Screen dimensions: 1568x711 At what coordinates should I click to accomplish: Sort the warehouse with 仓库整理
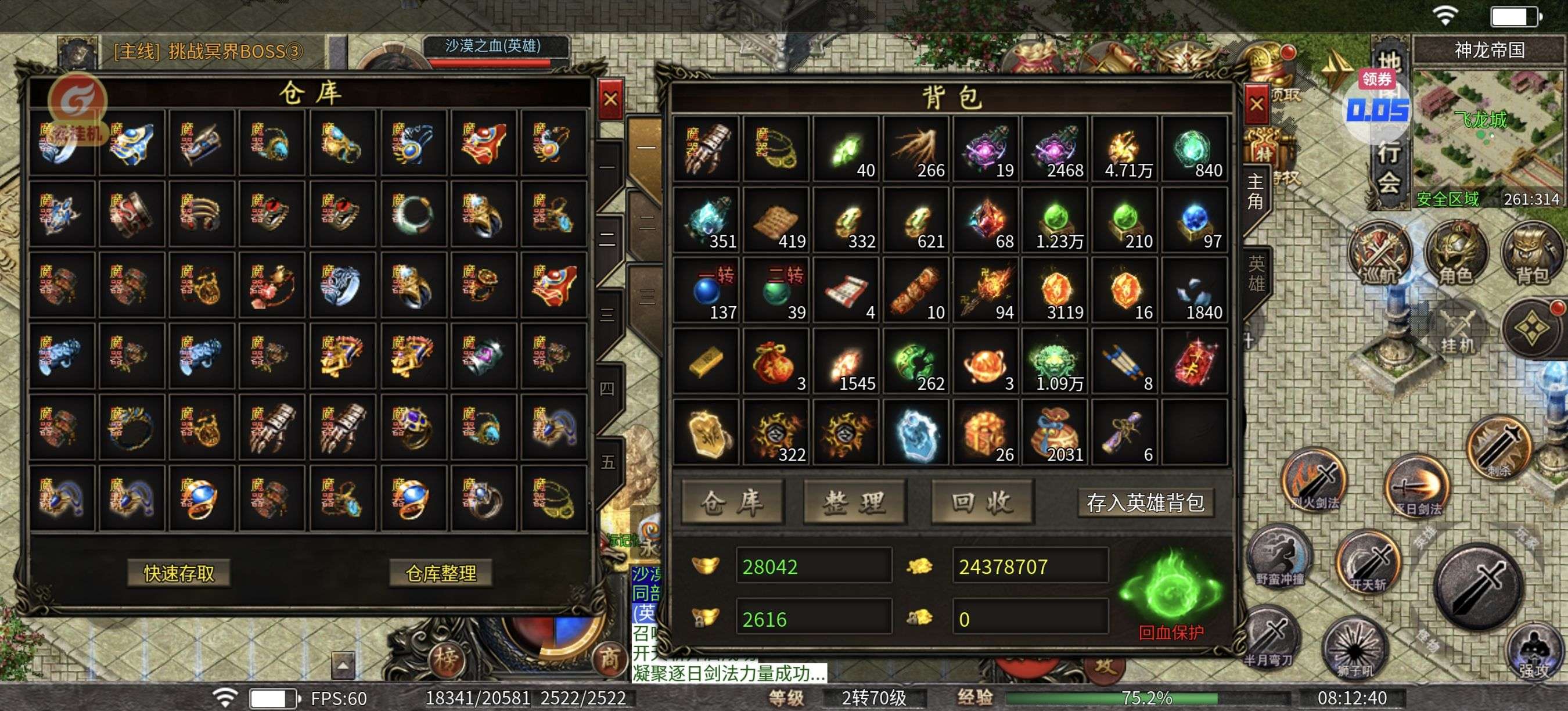[441, 573]
